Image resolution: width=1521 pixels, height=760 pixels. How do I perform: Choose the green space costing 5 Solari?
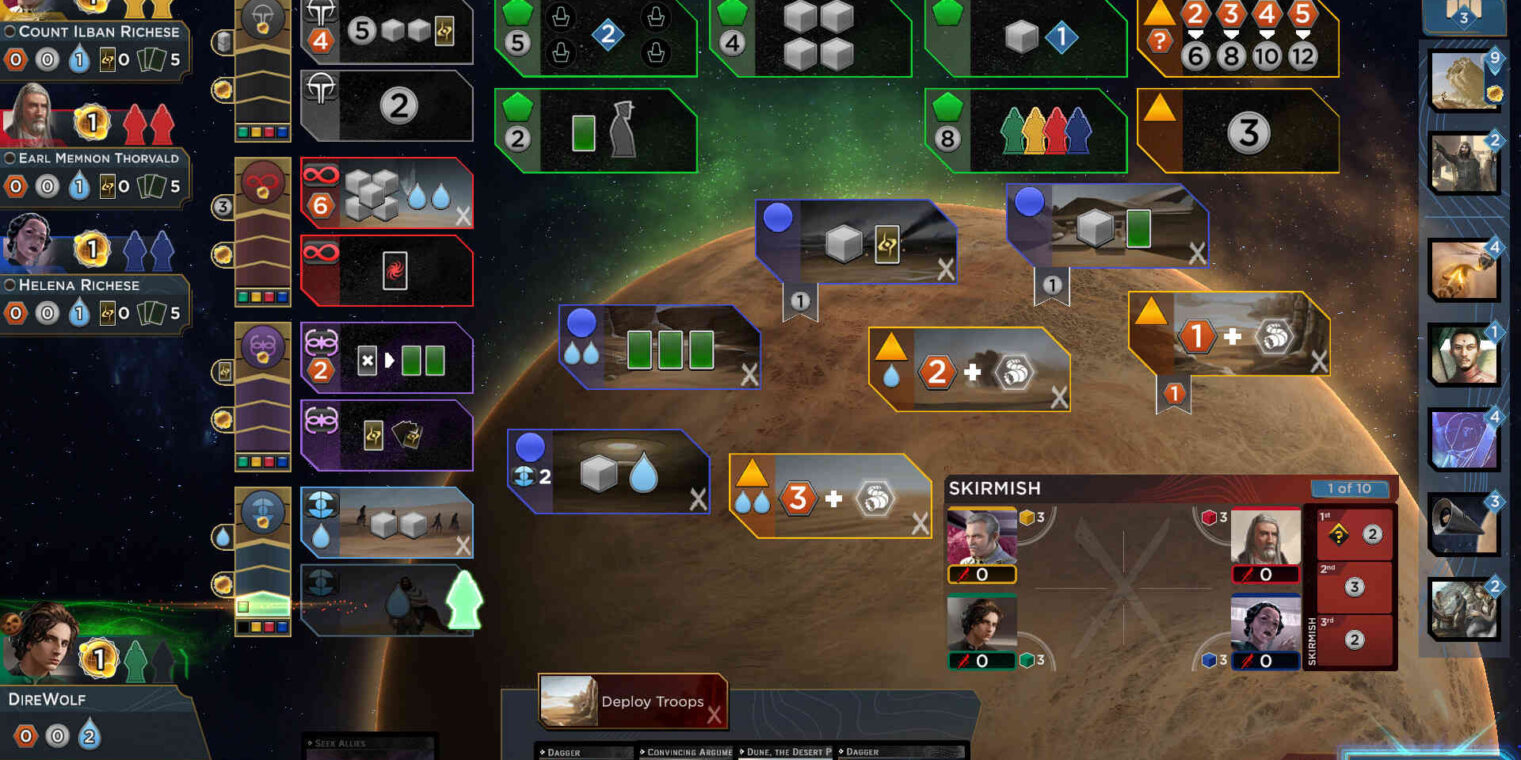coord(595,38)
